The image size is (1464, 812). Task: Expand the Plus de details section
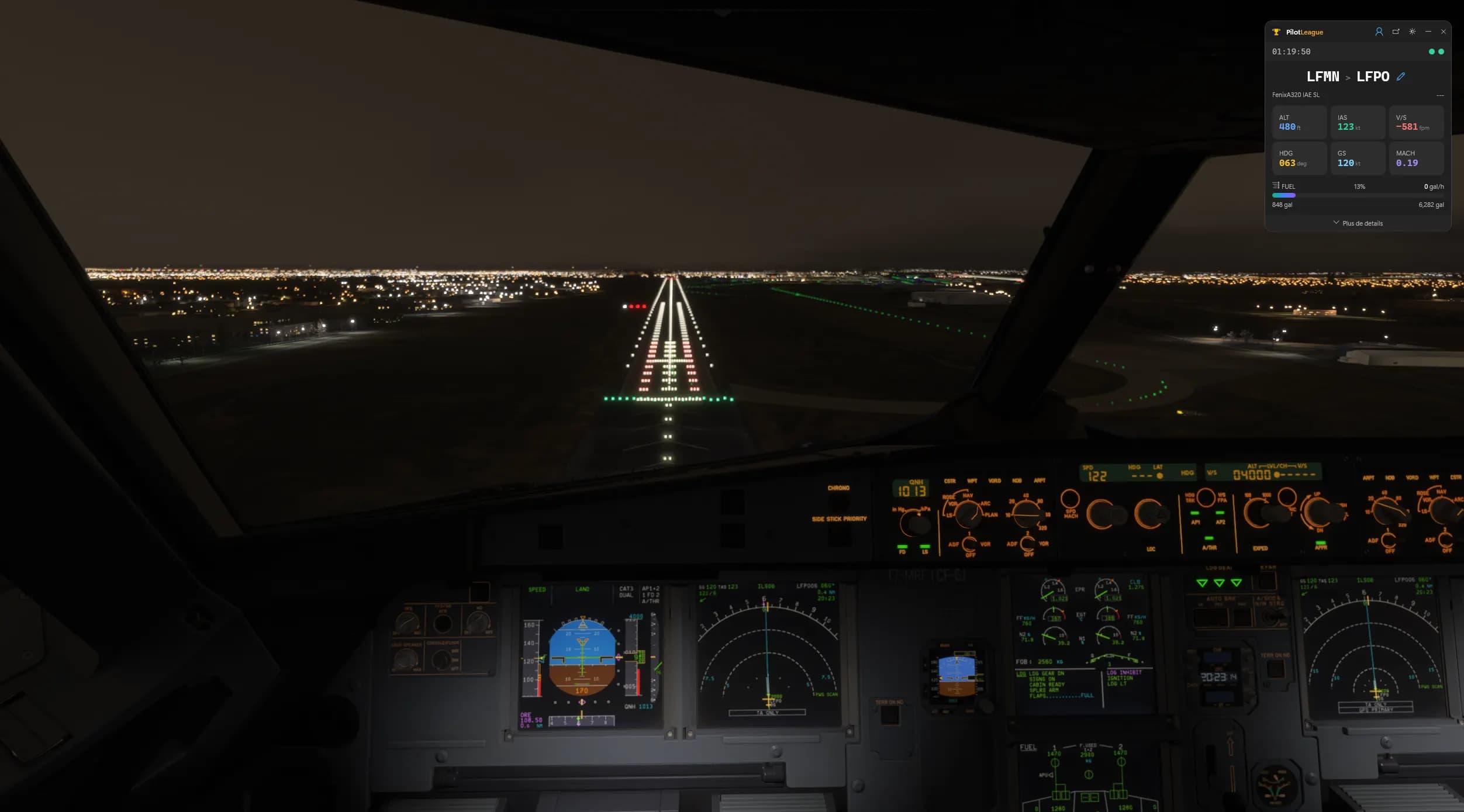tap(1359, 223)
